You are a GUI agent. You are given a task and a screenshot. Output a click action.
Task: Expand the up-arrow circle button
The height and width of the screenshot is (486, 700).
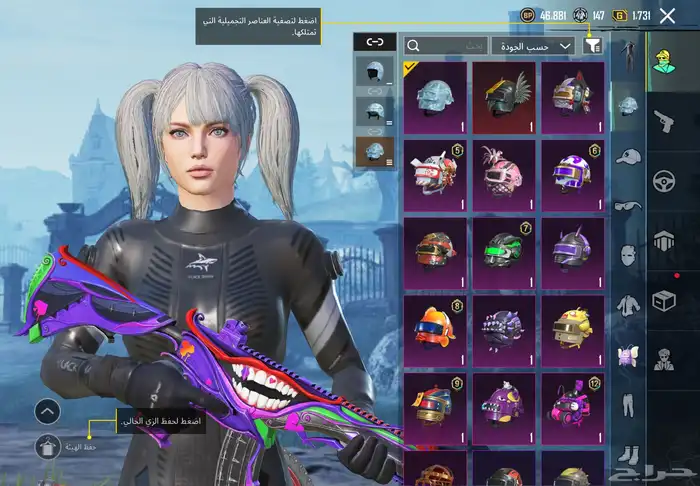click(x=48, y=410)
